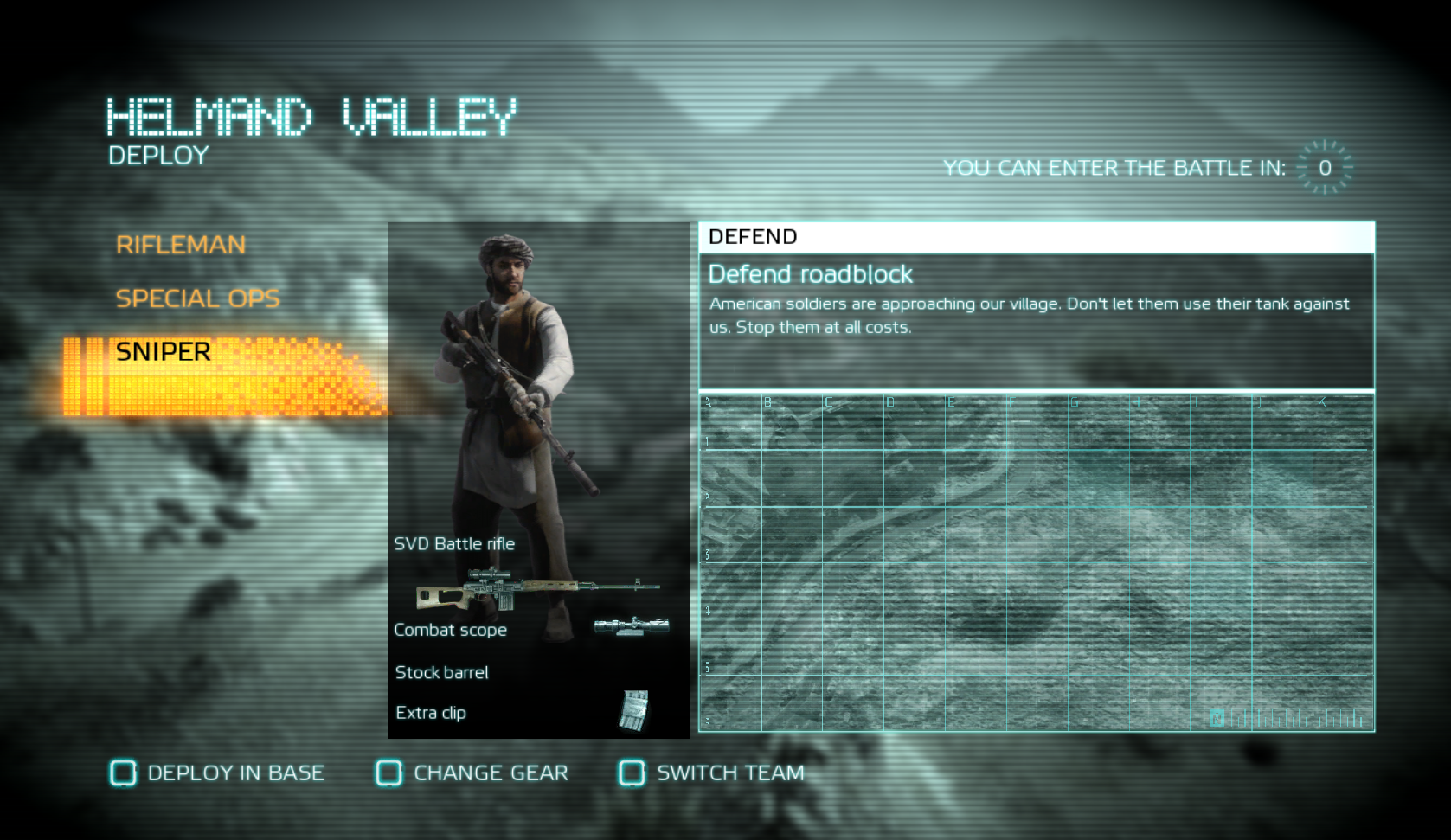Image resolution: width=1451 pixels, height=840 pixels.
Task: Select the highlighted Sniper class
Action: 164,352
